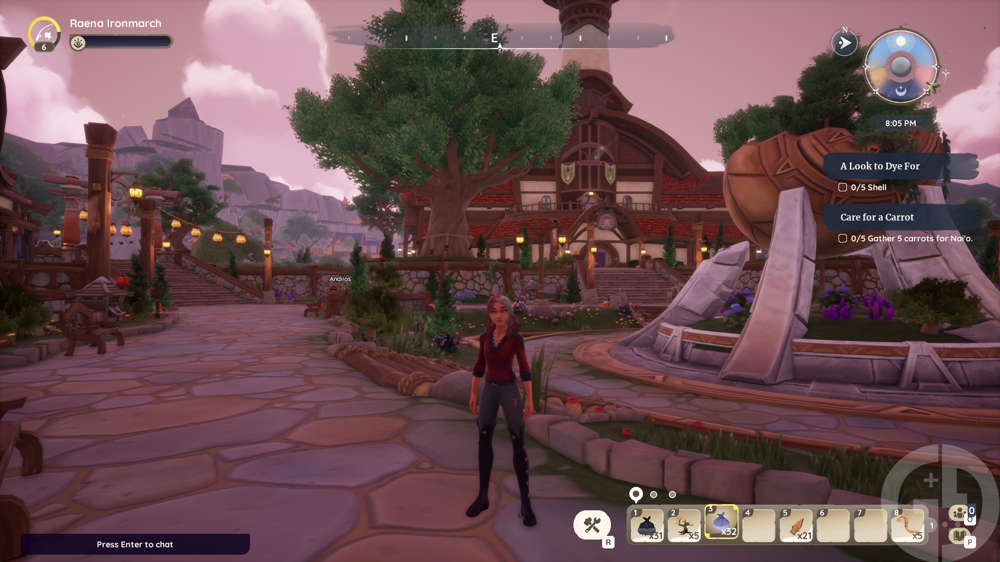Image resolution: width=1000 pixels, height=562 pixels.
Task: Open the social players icon
Action: coord(962,513)
